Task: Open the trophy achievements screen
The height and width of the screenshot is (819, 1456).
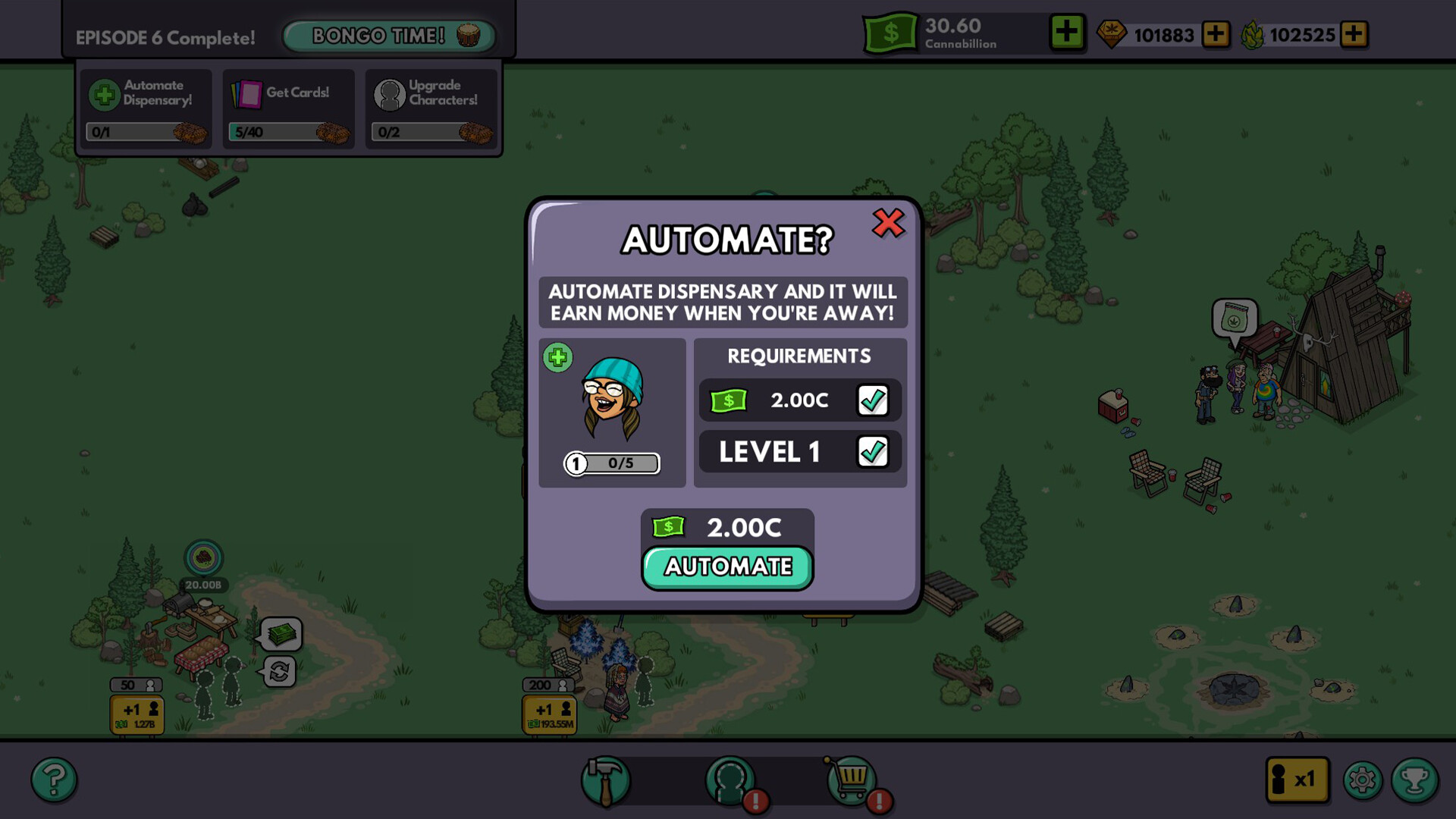Action: pyautogui.click(x=1415, y=778)
